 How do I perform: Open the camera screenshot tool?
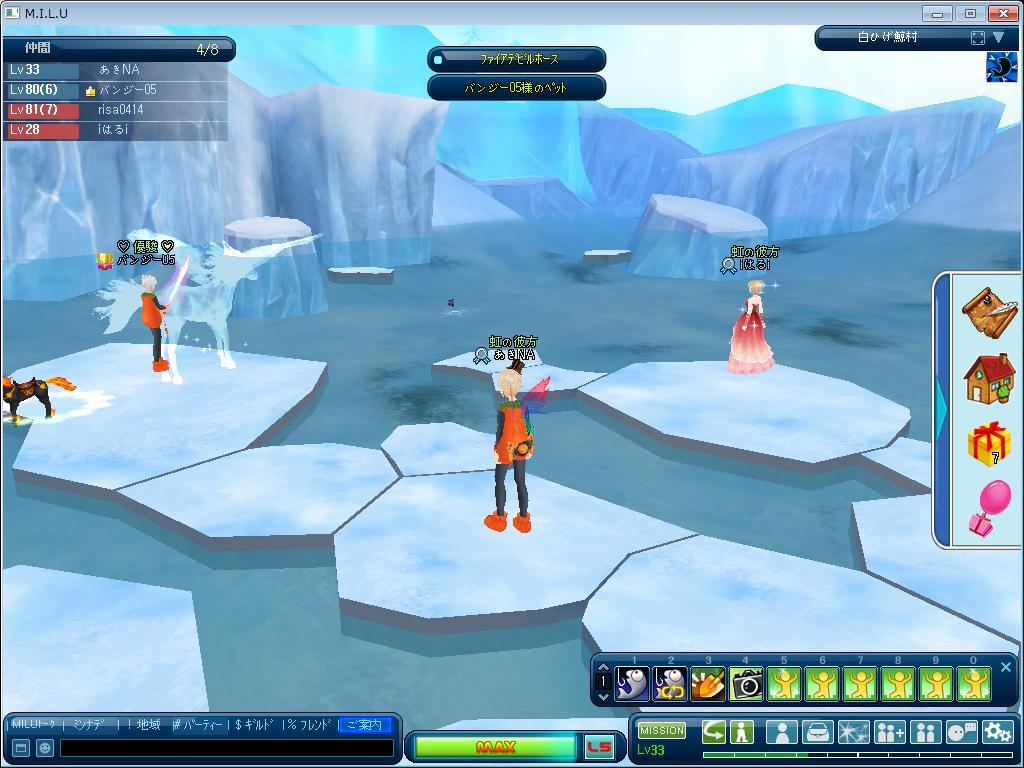point(746,684)
